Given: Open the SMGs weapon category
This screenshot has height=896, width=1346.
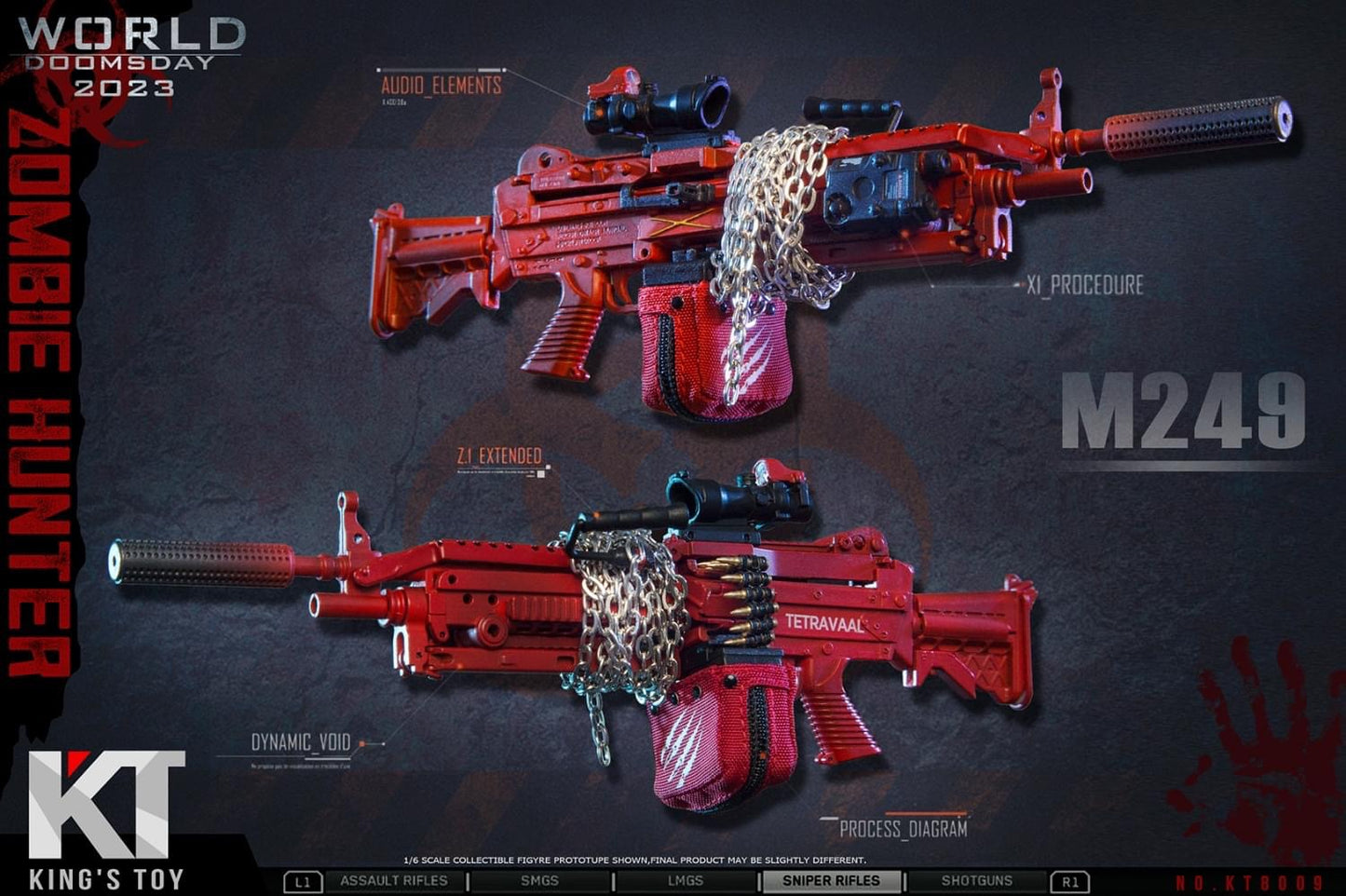Looking at the screenshot, I should click(x=539, y=881).
